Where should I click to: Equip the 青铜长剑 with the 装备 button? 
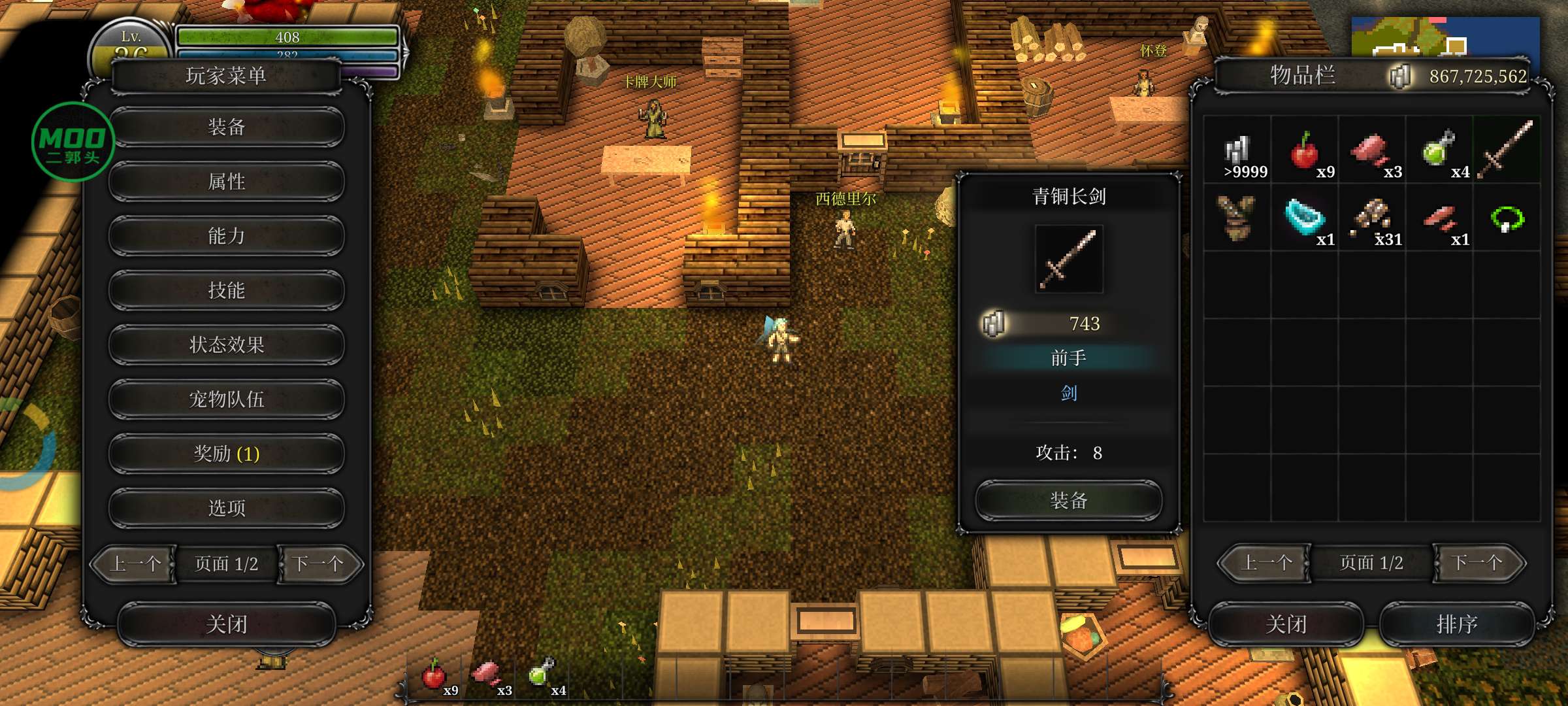(x=1068, y=501)
